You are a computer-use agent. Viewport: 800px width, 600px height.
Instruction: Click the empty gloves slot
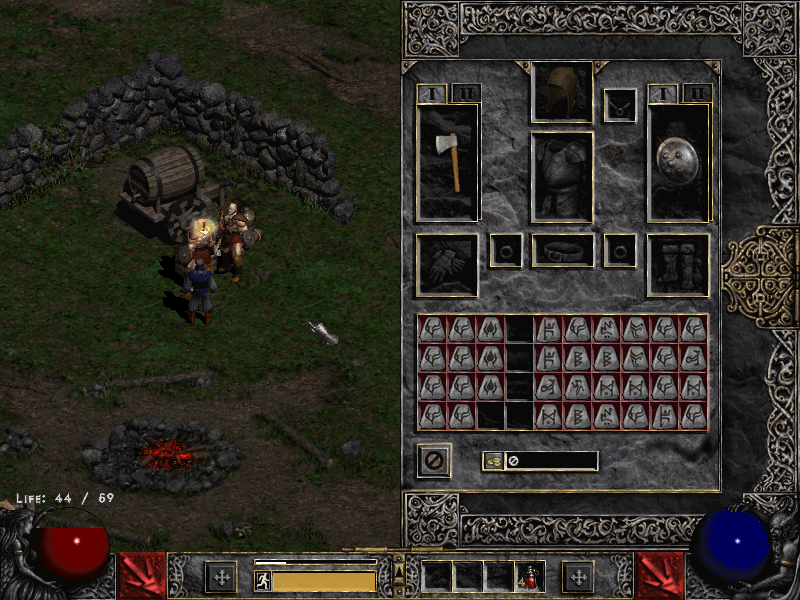point(447,265)
